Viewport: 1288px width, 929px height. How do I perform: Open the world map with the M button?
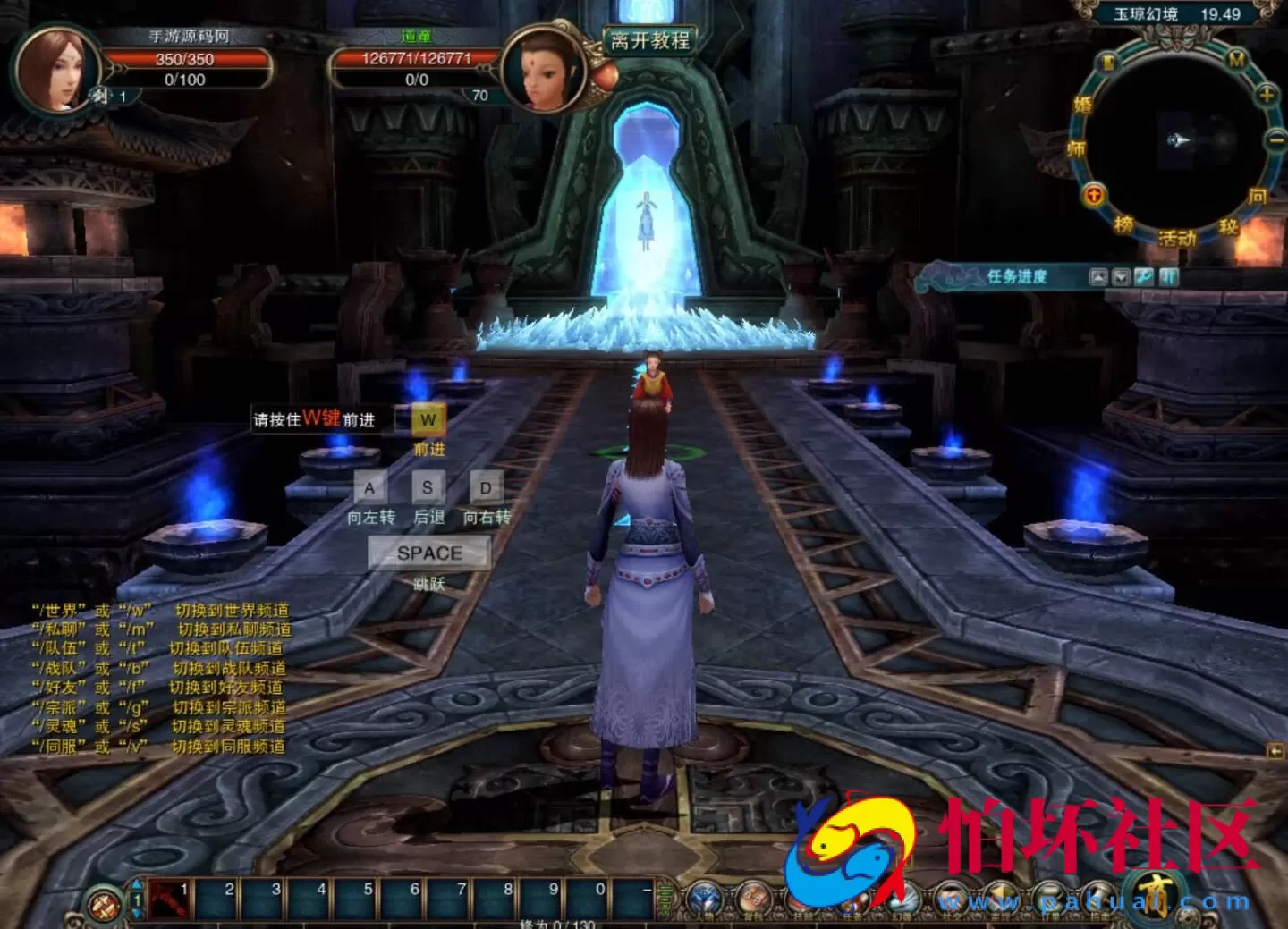coord(1236,60)
